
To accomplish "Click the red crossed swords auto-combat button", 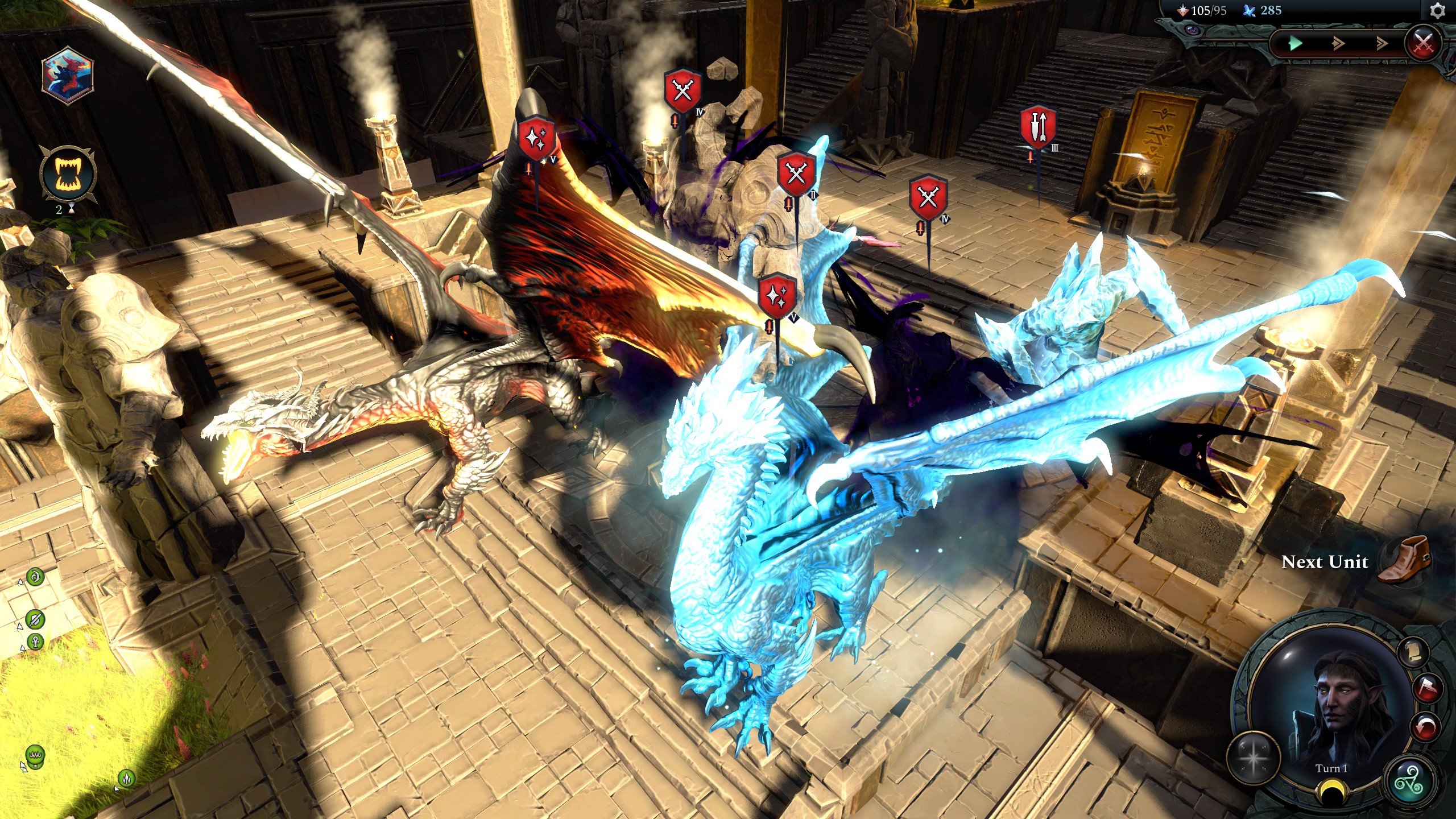I will click(x=1423, y=43).
